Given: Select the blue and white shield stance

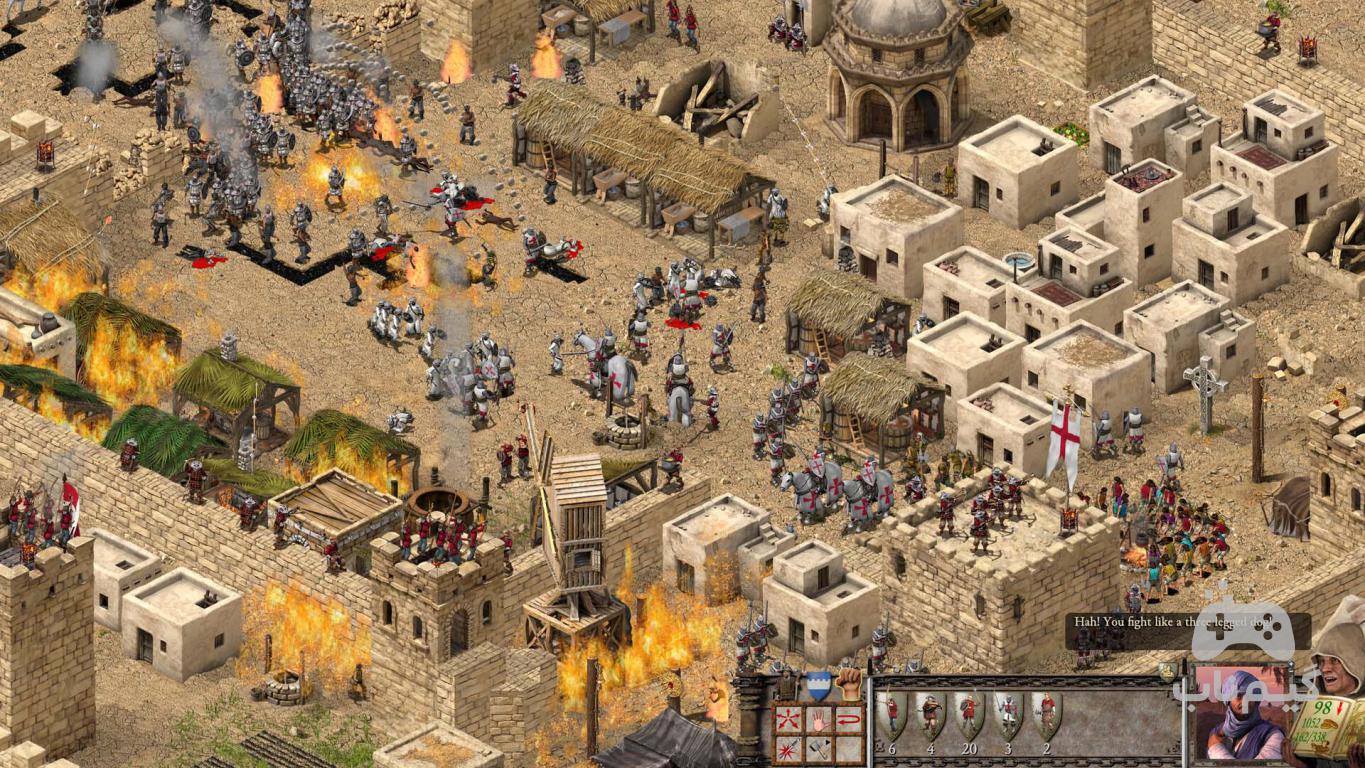Looking at the screenshot, I should [x=819, y=685].
